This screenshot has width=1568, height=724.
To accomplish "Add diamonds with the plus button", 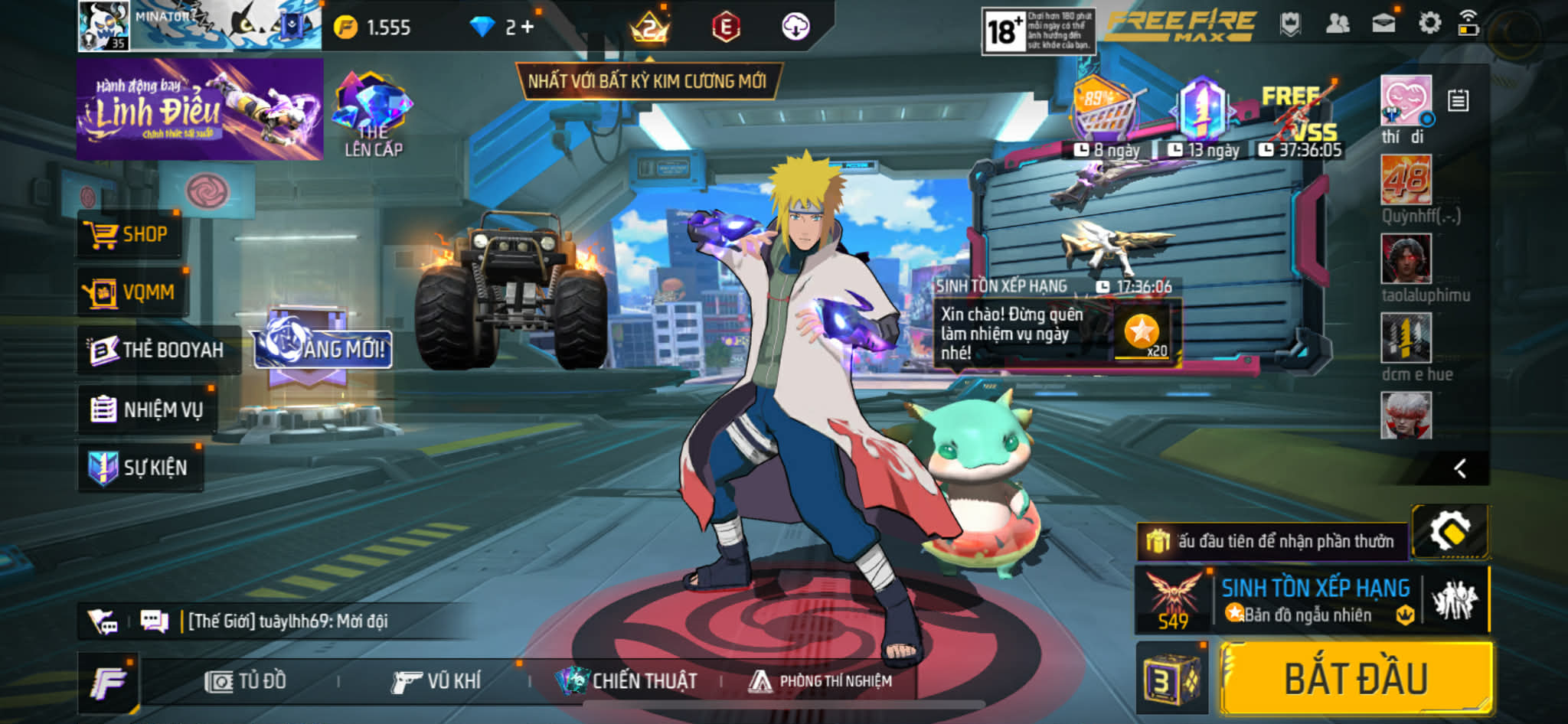I will tap(528, 28).
